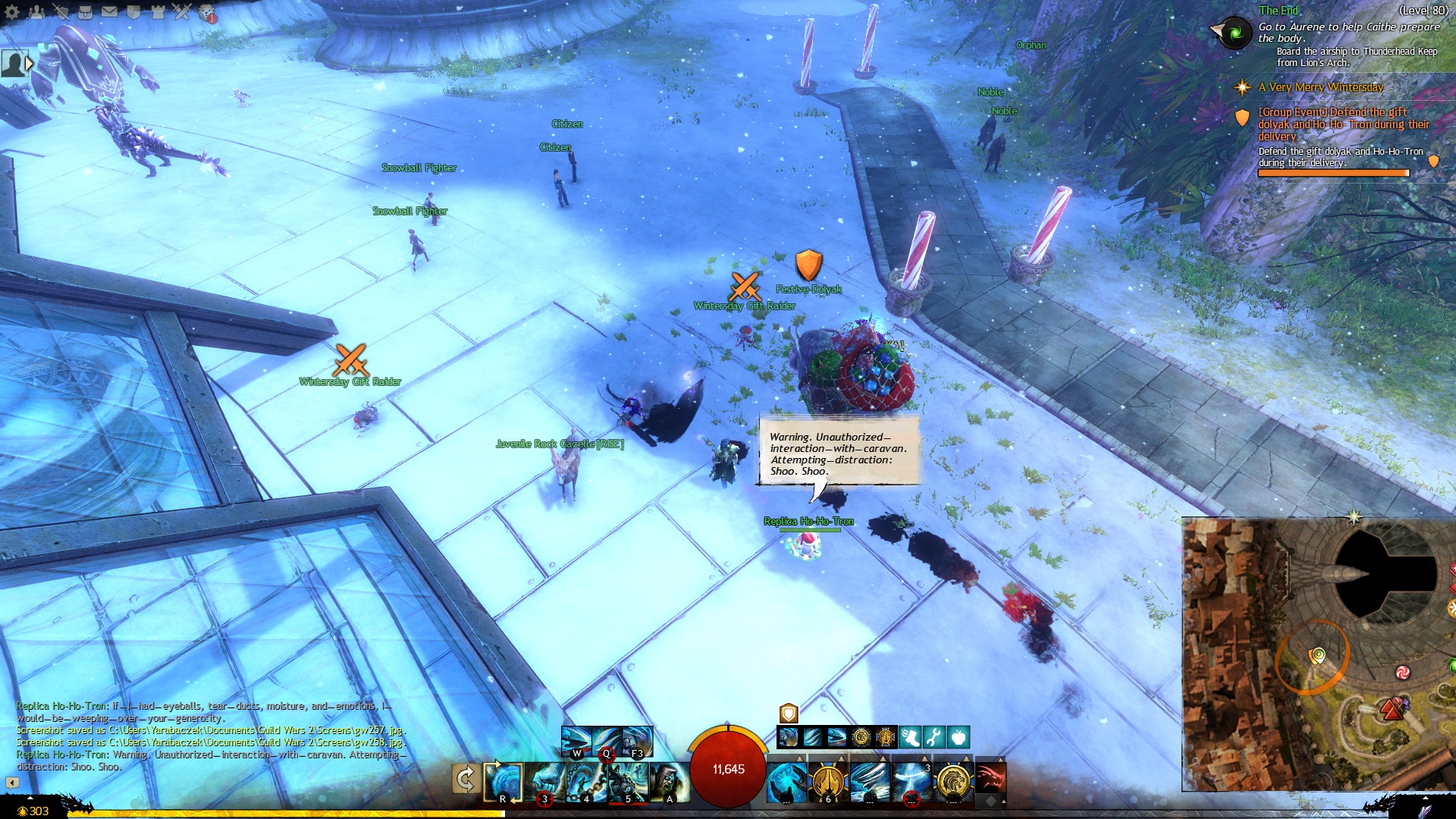1456x819 pixels.
Task: Open the inventory bag icon
Action: (x=85, y=11)
